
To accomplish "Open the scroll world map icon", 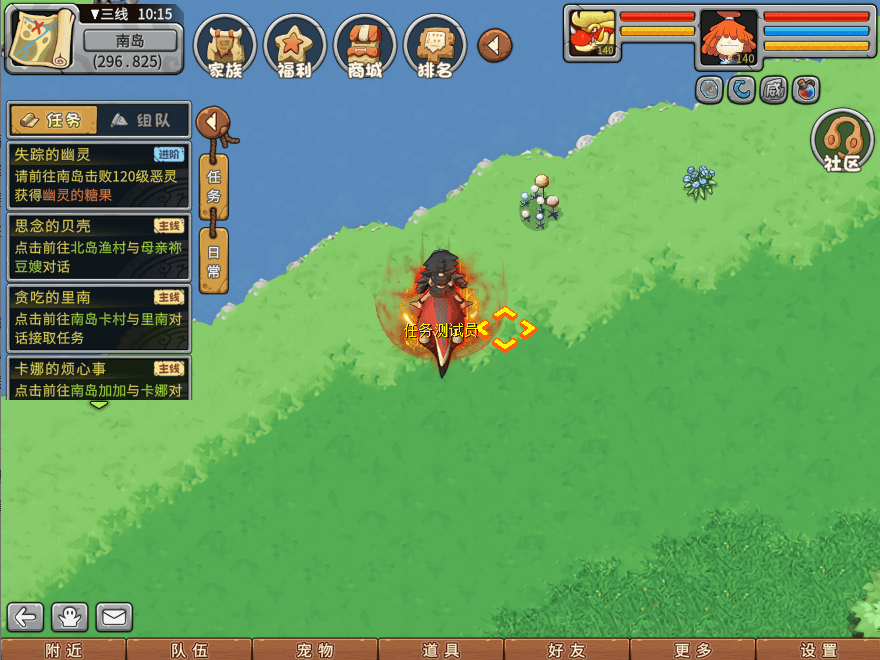I will click(x=42, y=38).
